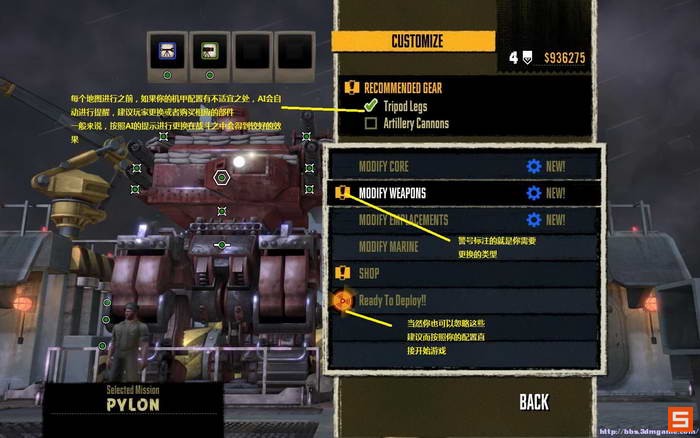Image resolution: width=700 pixels, height=438 pixels.
Task: Select the first loadout slot icon
Action: coord(166,50)
